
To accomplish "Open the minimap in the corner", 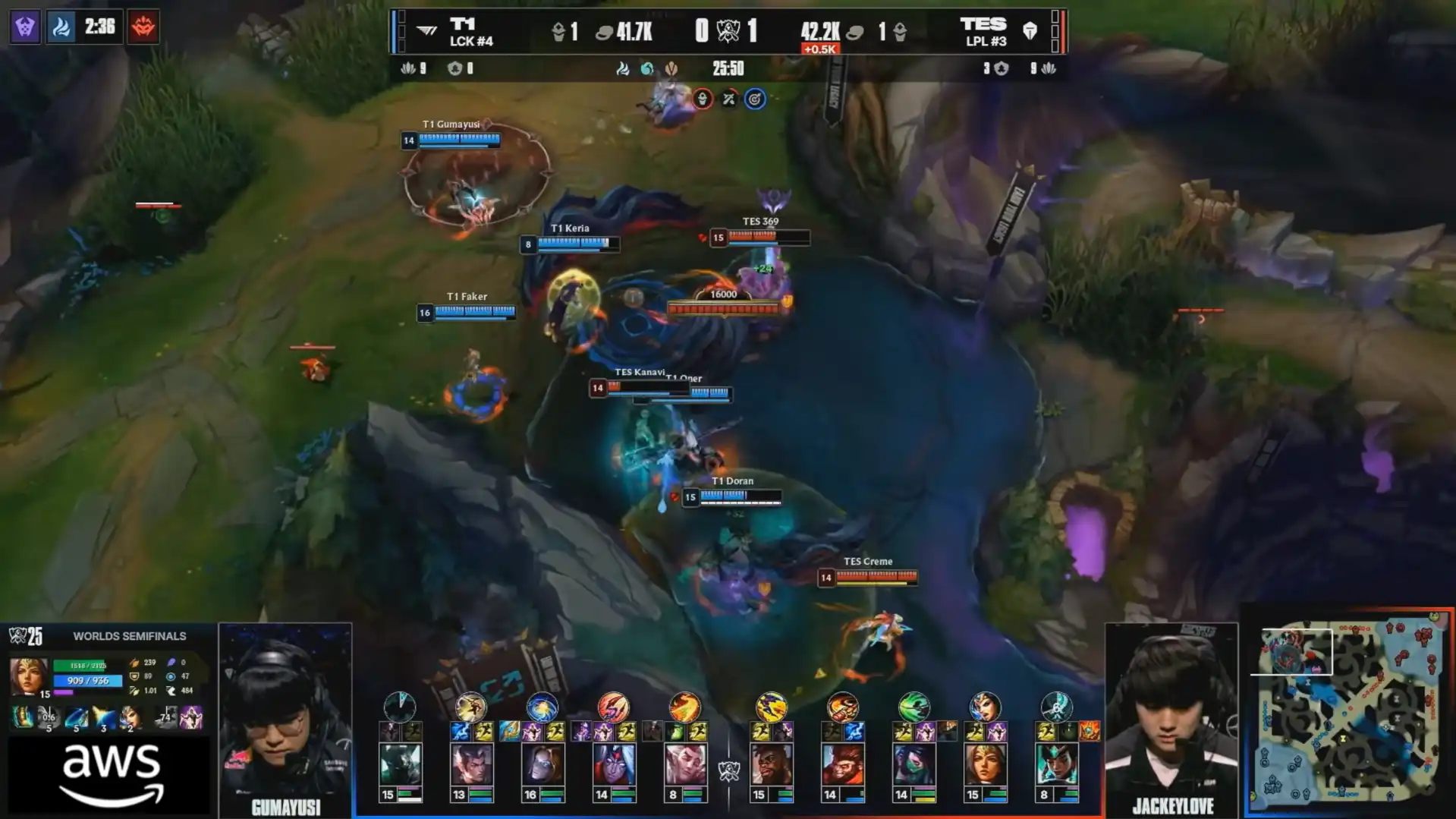I will (x=1349, y=710).
